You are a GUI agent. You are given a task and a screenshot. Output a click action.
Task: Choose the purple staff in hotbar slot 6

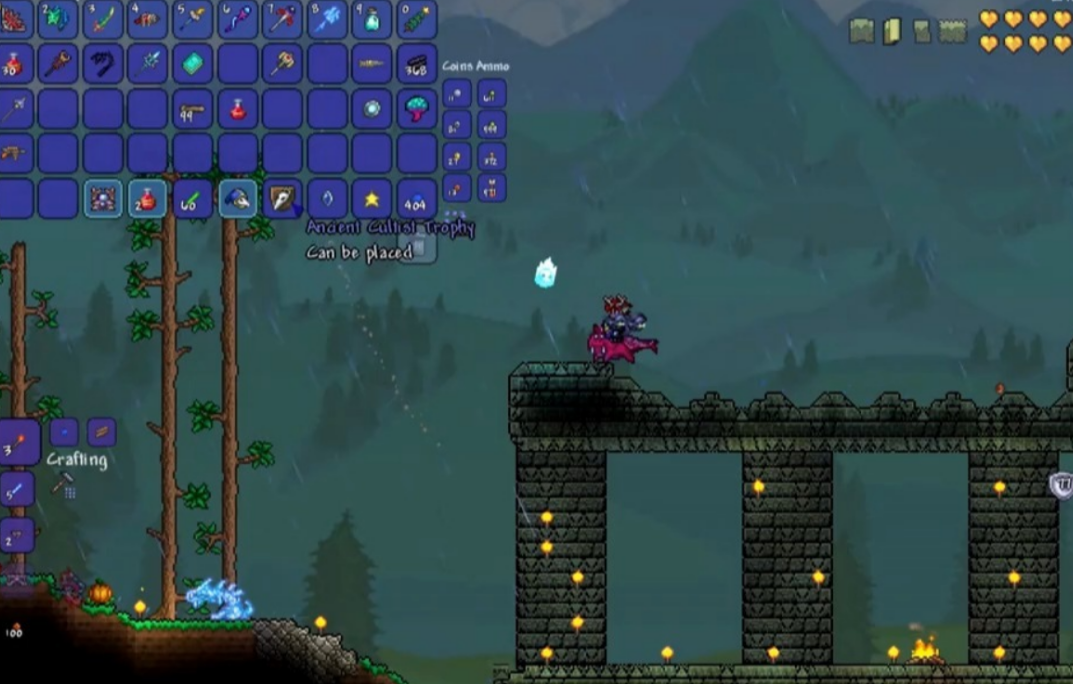click(238, 19)
